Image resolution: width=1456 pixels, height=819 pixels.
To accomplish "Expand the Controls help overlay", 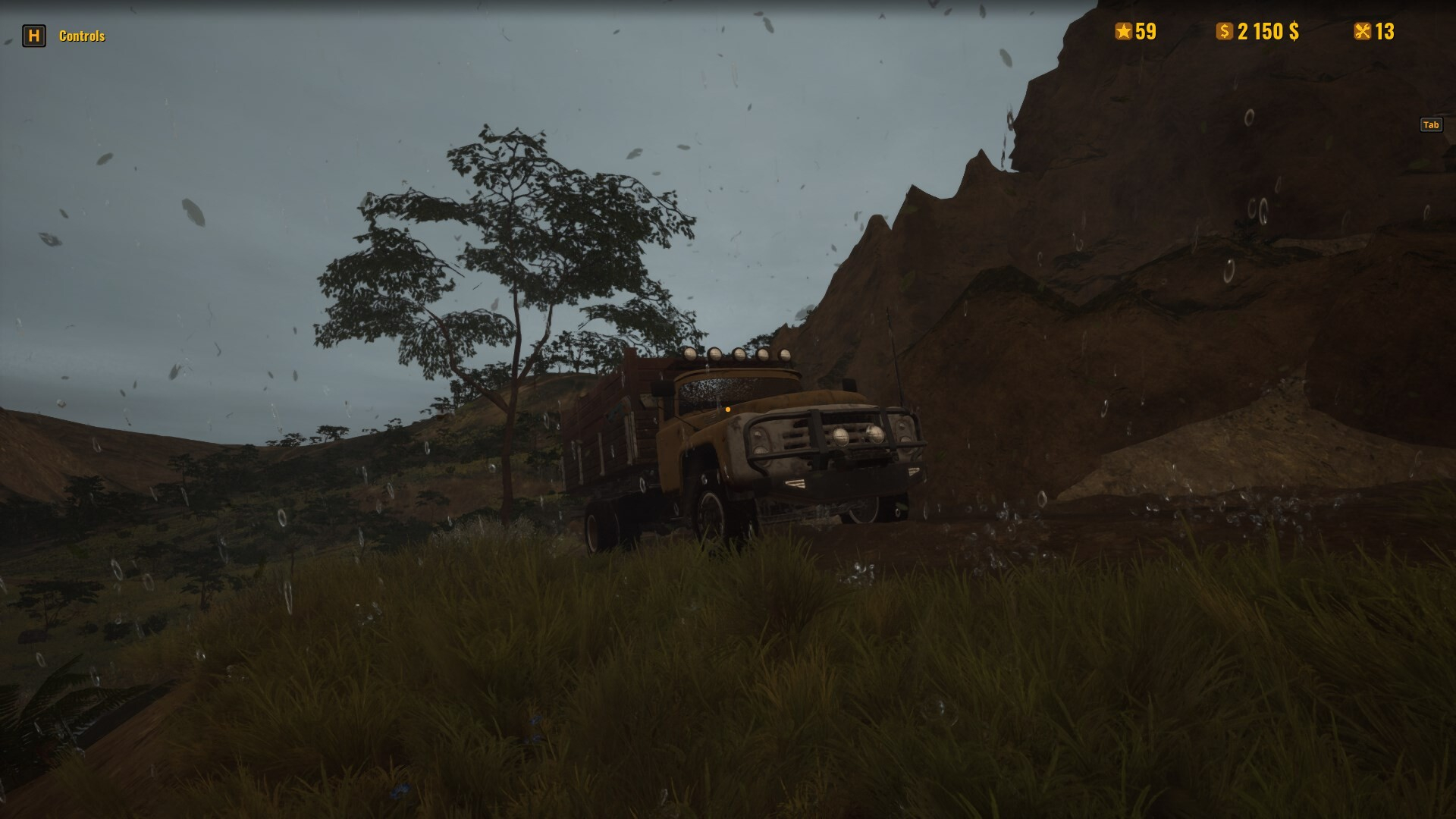I will pyautogui.click(x=82, y=34).
